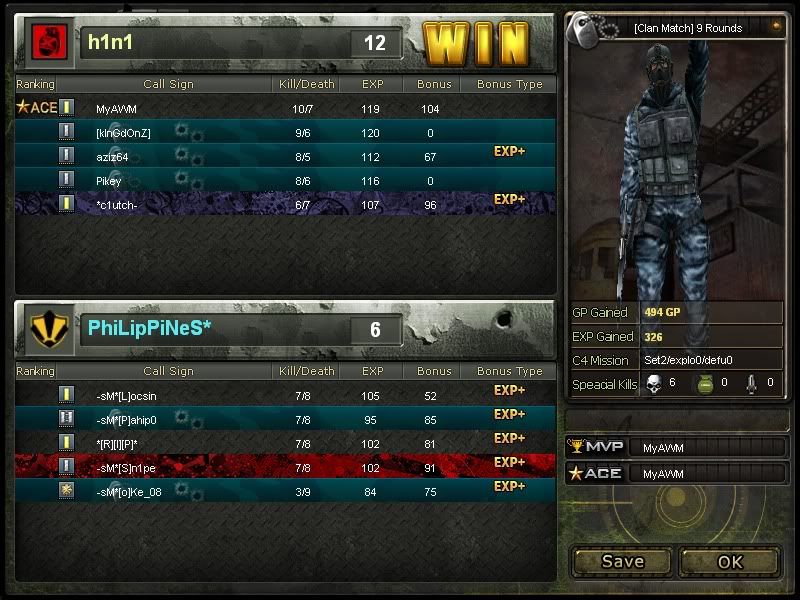Pick the -sM*[S]n1pe player row

click(285, 467)
